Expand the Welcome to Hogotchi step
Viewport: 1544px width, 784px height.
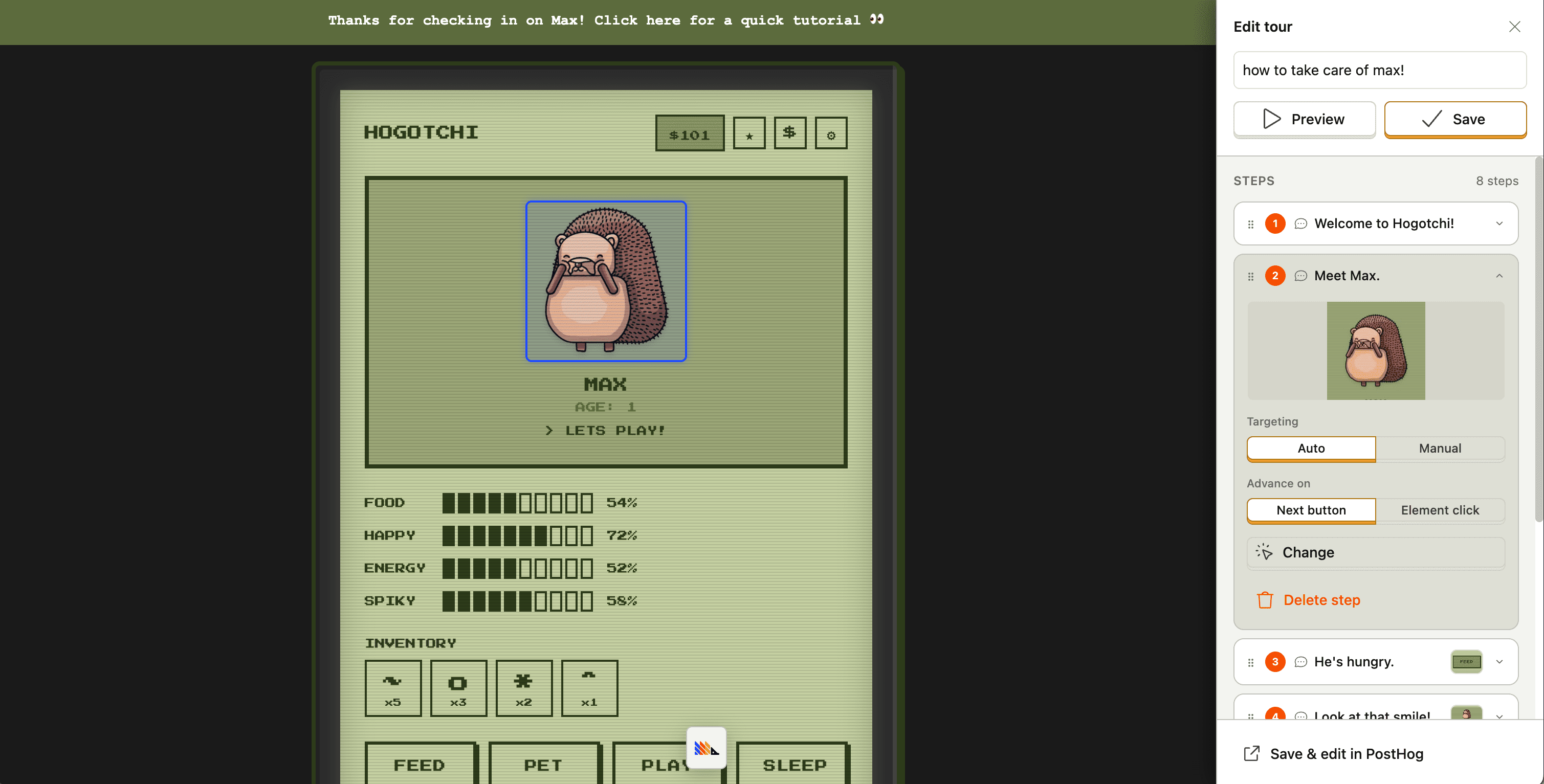point(1499,223)
